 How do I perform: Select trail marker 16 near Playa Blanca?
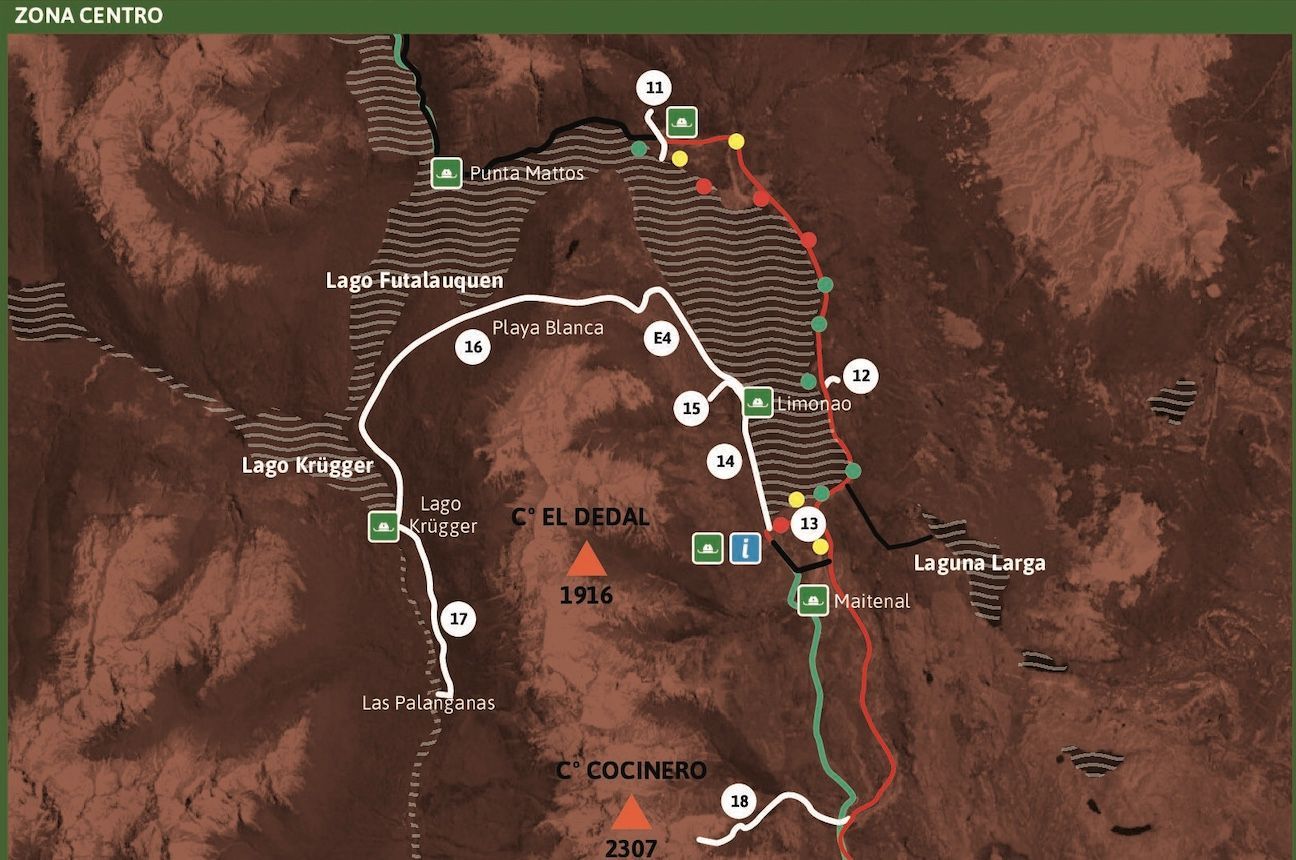(x=474, y=347)
